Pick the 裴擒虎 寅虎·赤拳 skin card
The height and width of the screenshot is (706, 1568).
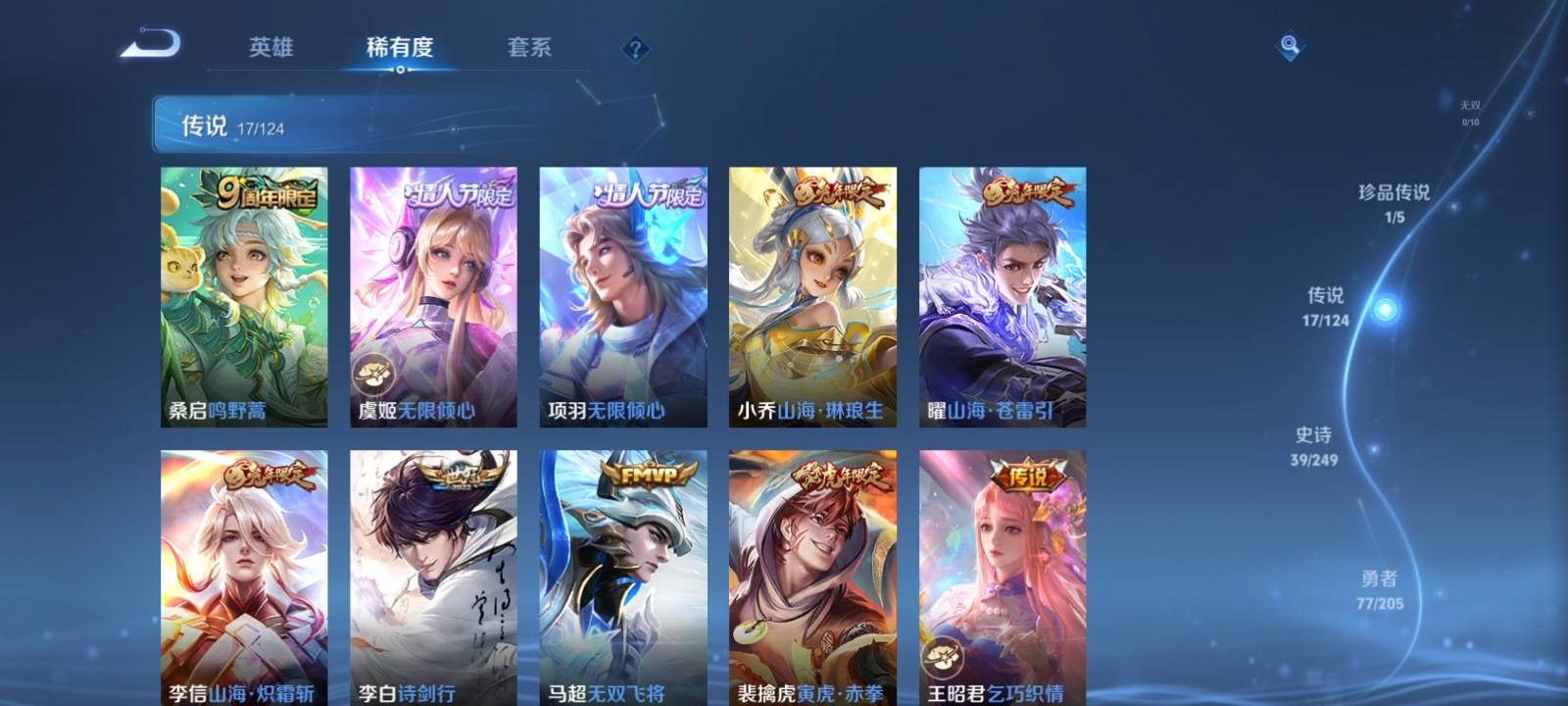(x=812, y=579)
